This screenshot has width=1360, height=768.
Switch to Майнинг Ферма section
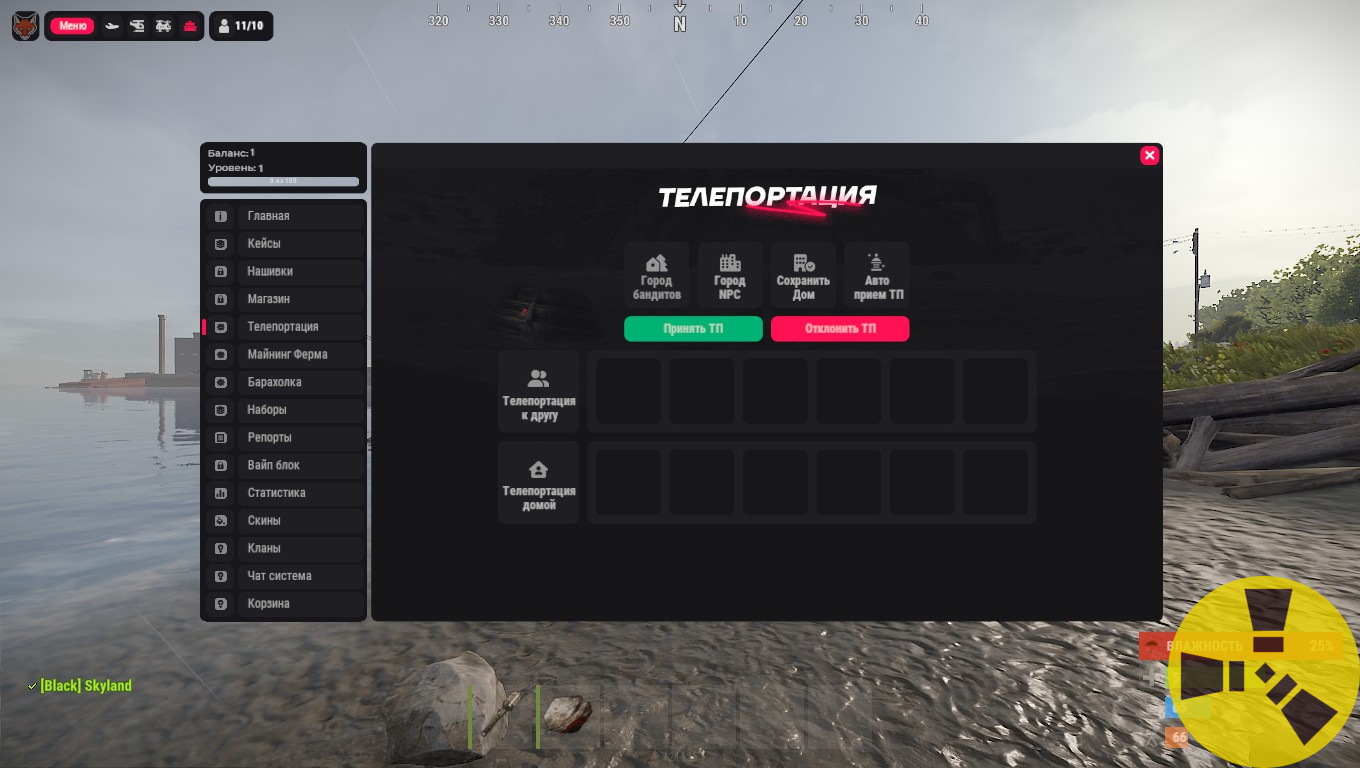point(284,355)
